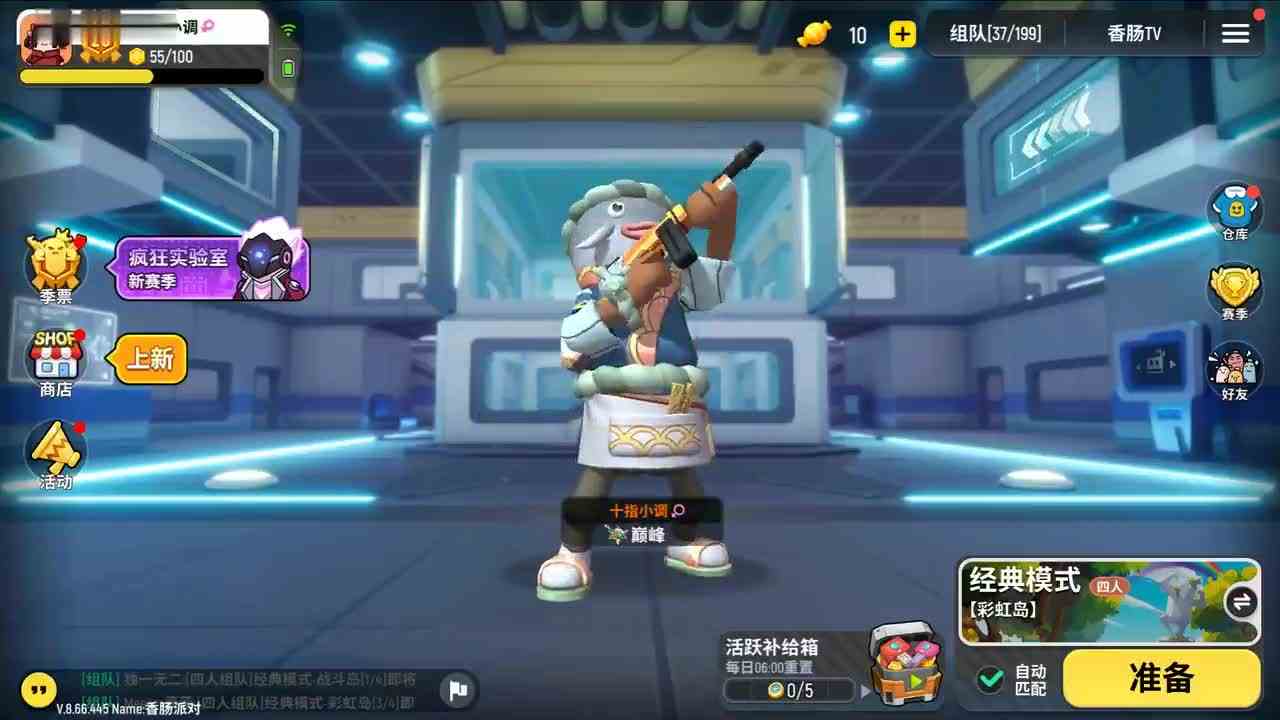Open the 组队[37/199] team menu
Viewport: 1280px width, 720px height.
click(x=994, y=33)
